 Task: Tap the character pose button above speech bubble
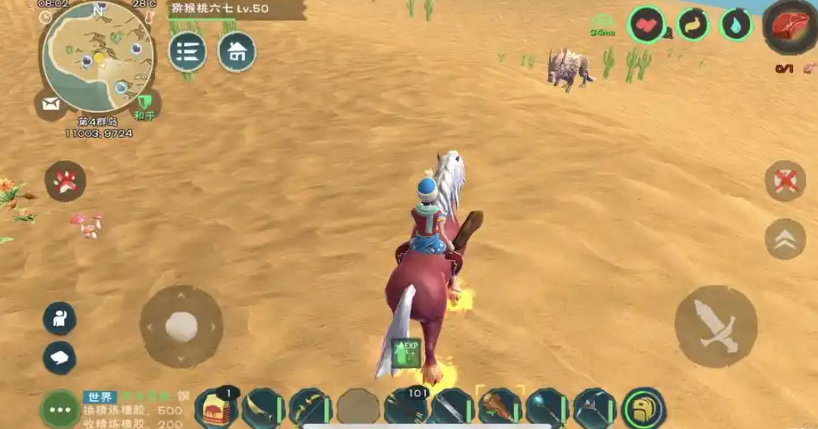59,318
